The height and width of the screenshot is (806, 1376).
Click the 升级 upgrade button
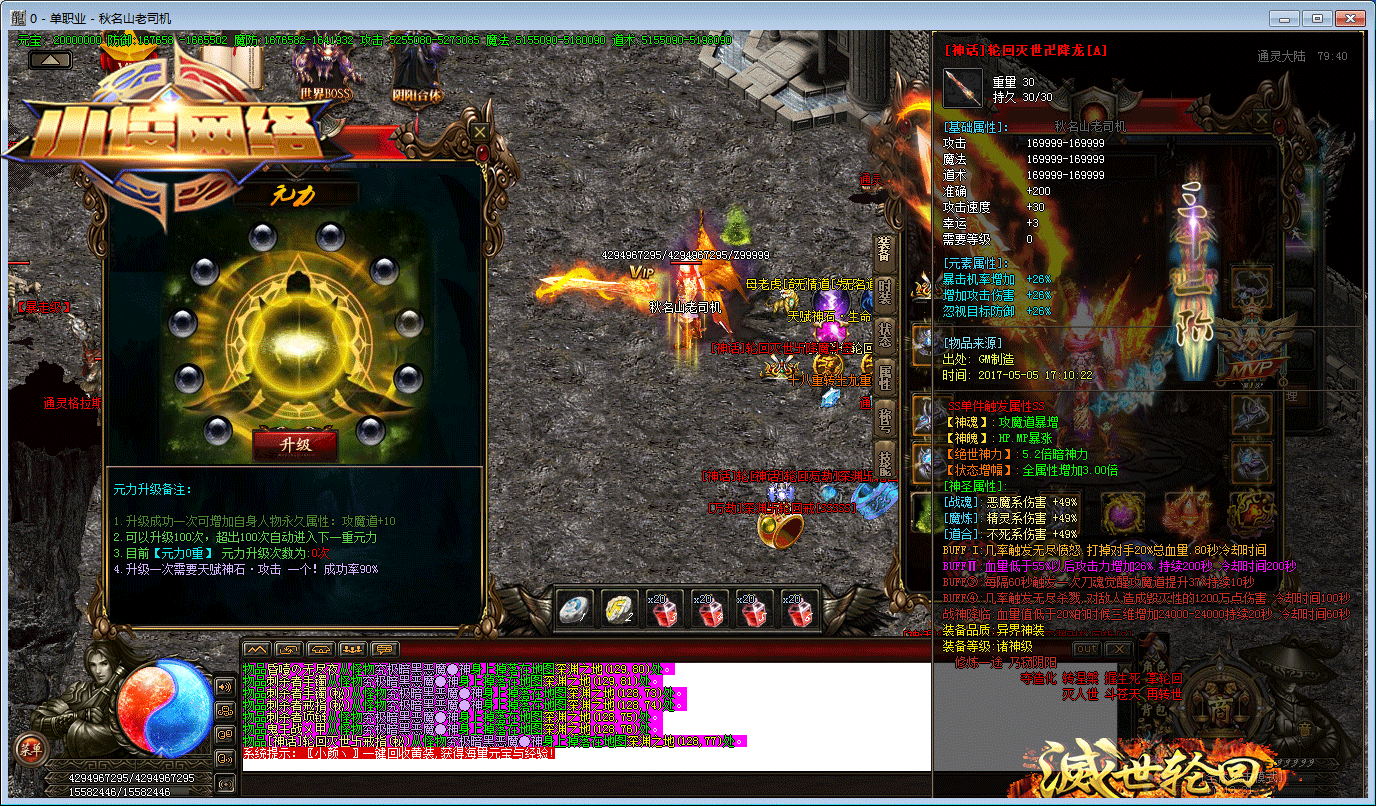tap(295, 445)
